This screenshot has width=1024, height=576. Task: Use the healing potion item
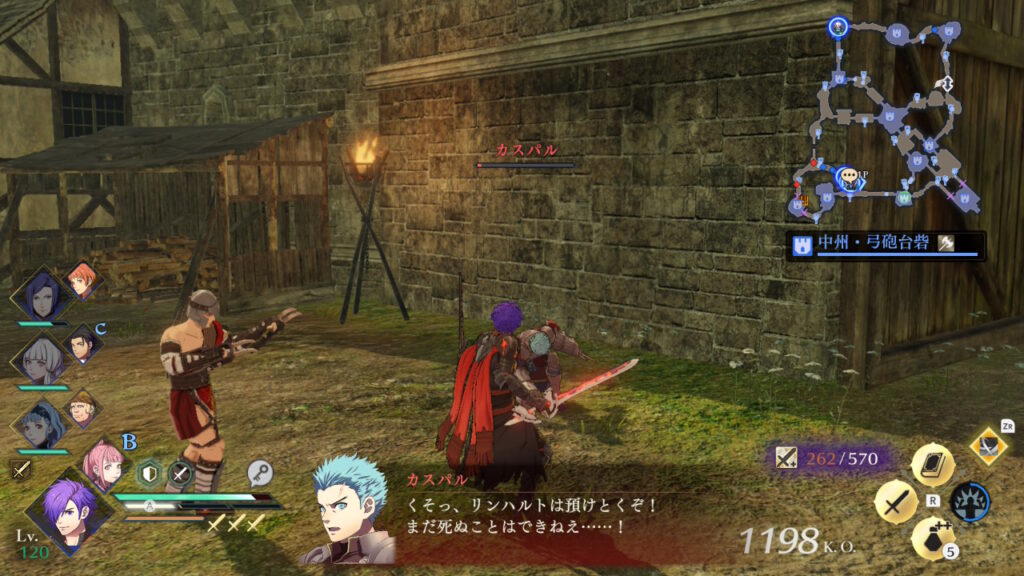[x=931, y=538]
